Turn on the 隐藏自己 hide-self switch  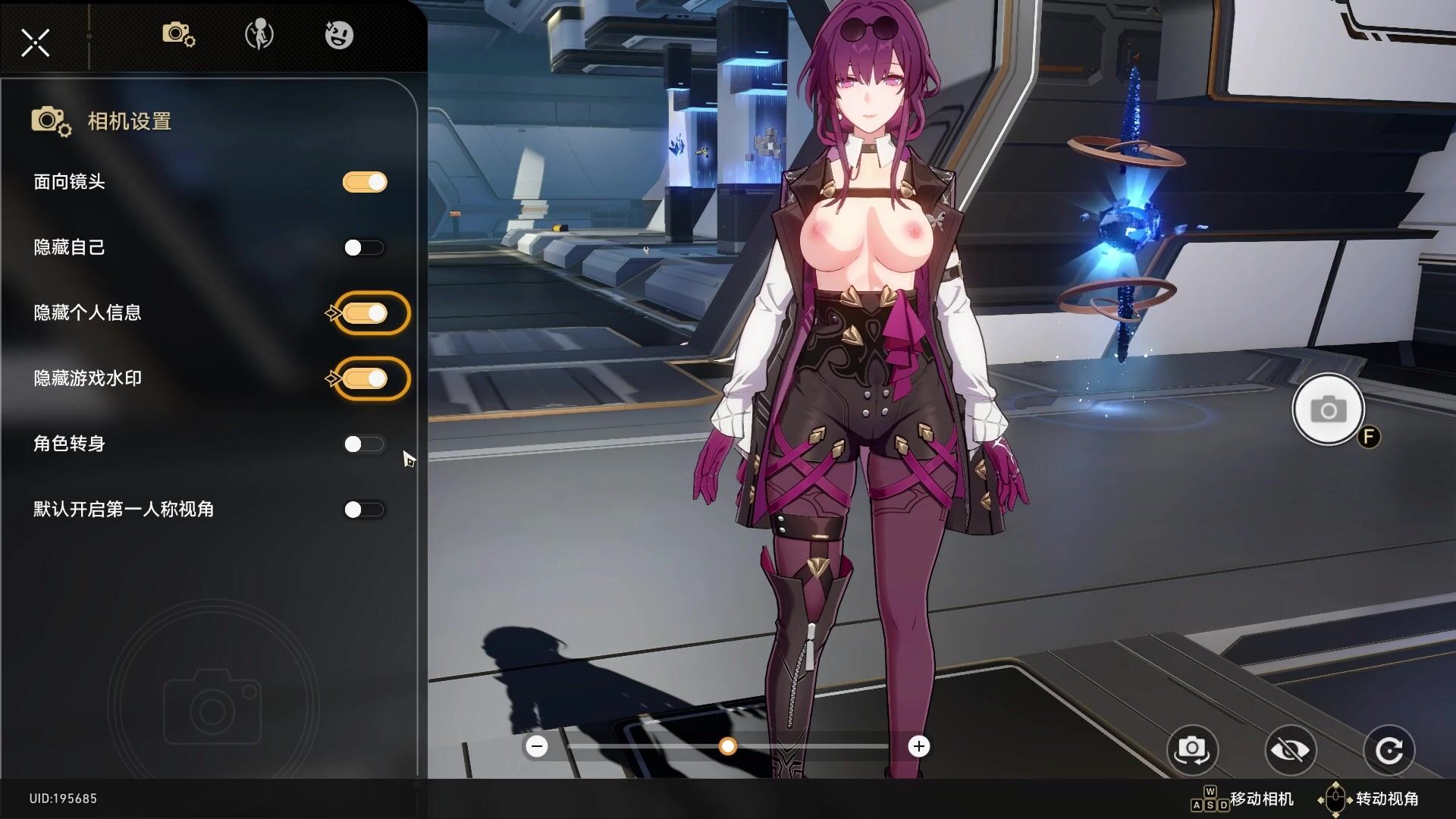tap(364, 248)
